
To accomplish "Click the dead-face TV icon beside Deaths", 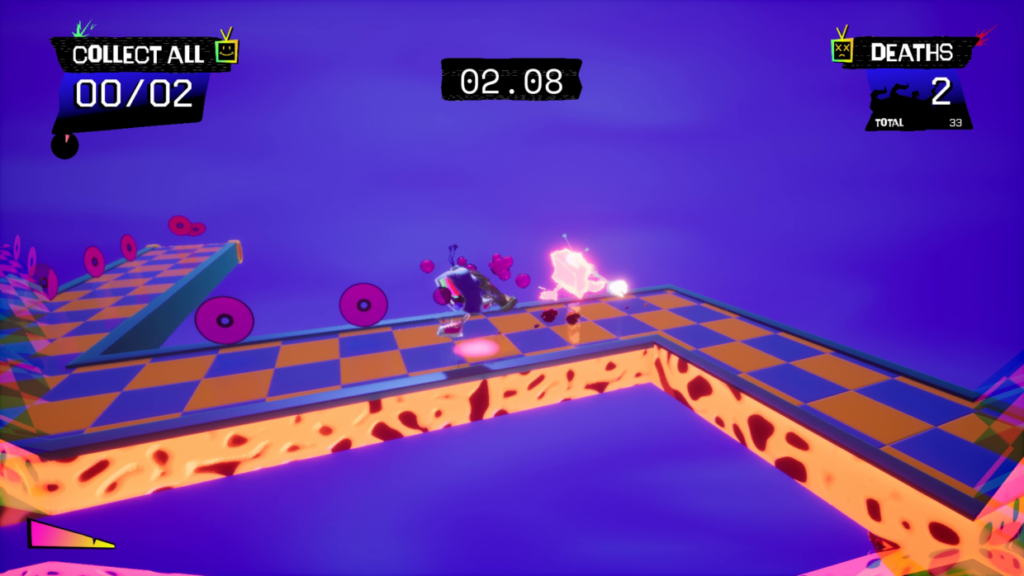I will (x=843, y=49).
